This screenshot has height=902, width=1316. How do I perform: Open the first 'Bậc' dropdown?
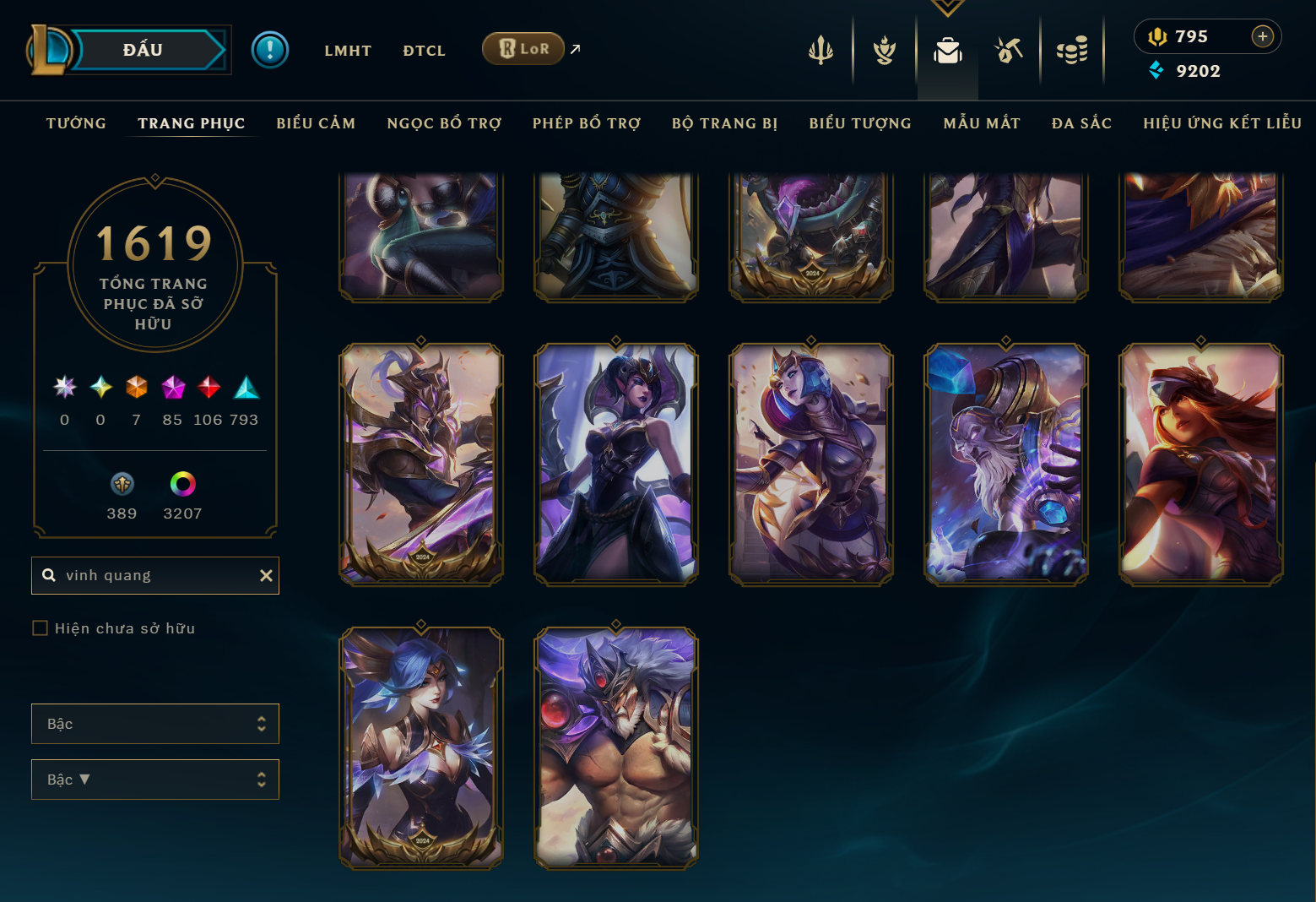155,723
